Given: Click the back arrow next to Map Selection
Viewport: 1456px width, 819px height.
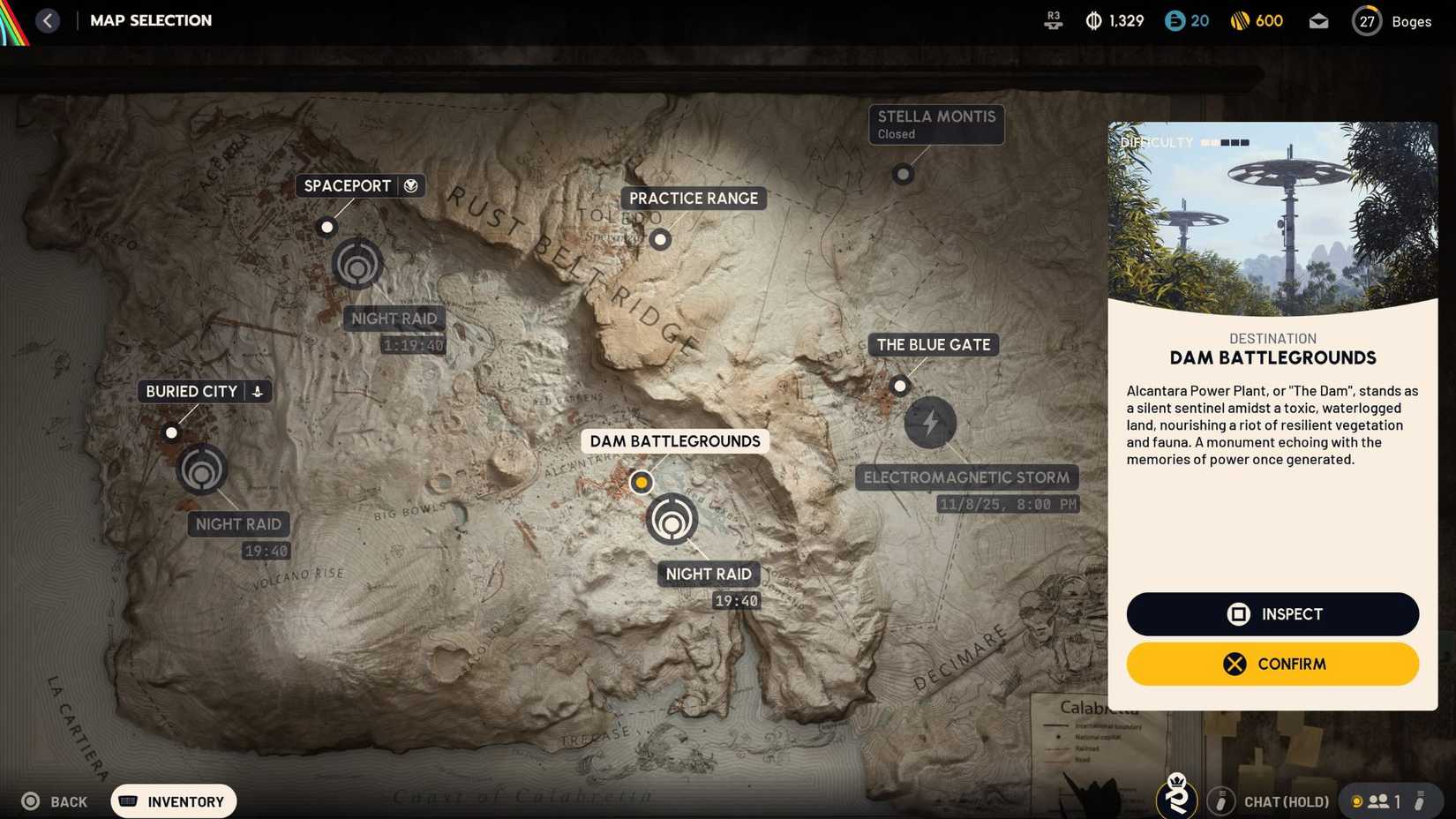Looking at the screenshot, I should pyautogui.click(x=49, y=19).
